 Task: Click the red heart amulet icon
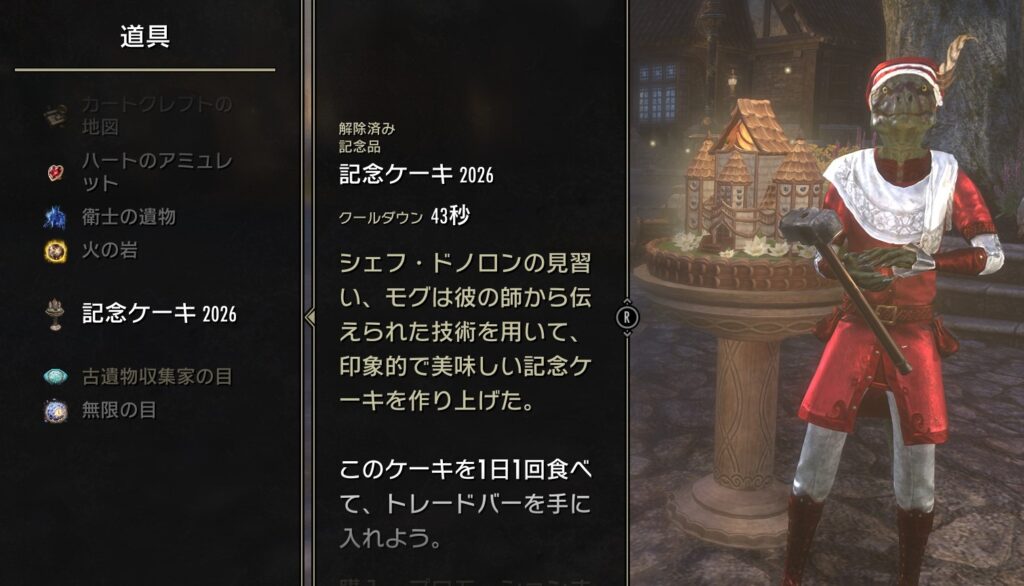coord(56,172)
